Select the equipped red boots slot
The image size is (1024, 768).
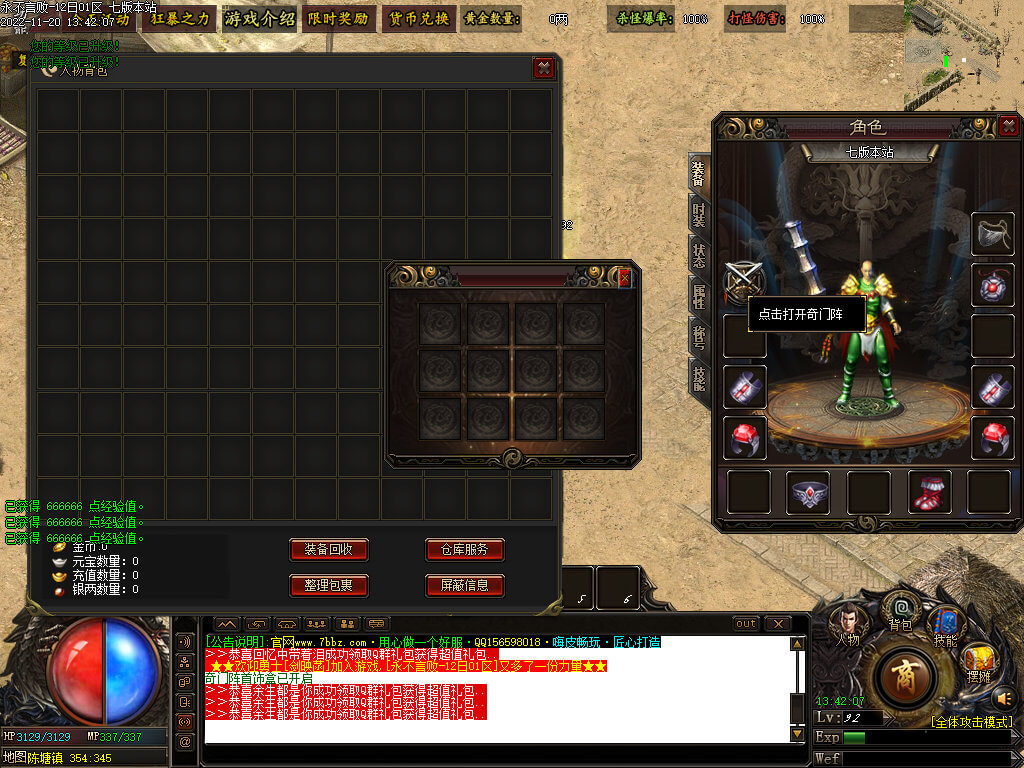point(928,492)
